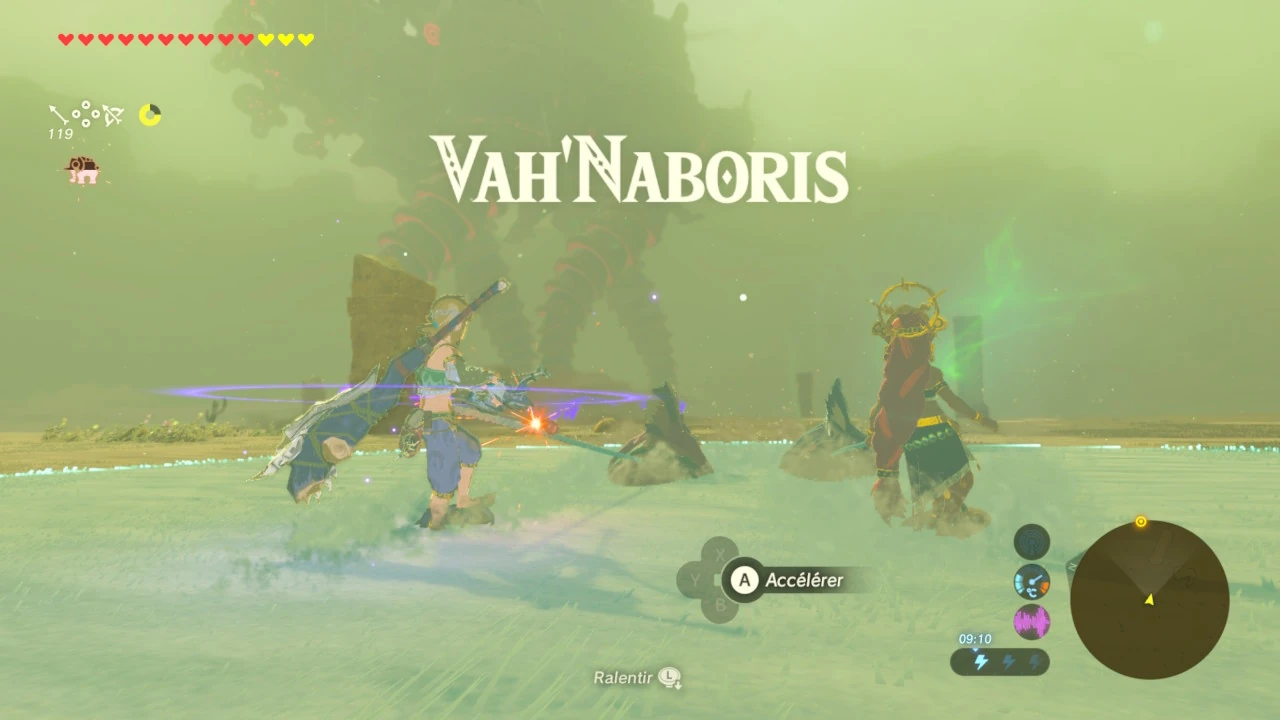Image resolution: width=1280 pixels, height=720 pixels.
Task: Click the magenta noise level meter icon
Action: click(x=1031, y=620)
